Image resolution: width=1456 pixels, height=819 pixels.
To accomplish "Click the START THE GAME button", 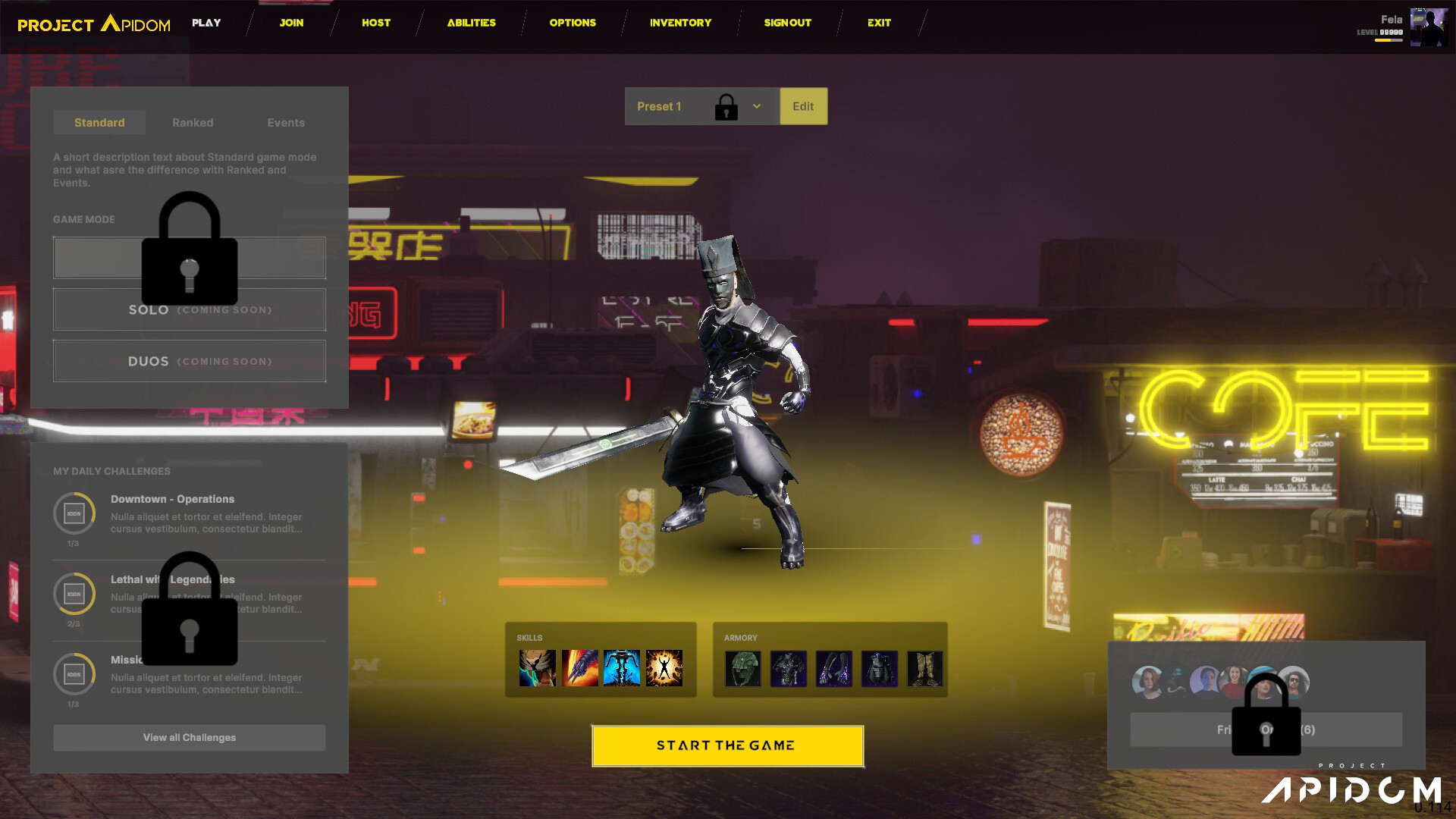I will click(726, 745).
